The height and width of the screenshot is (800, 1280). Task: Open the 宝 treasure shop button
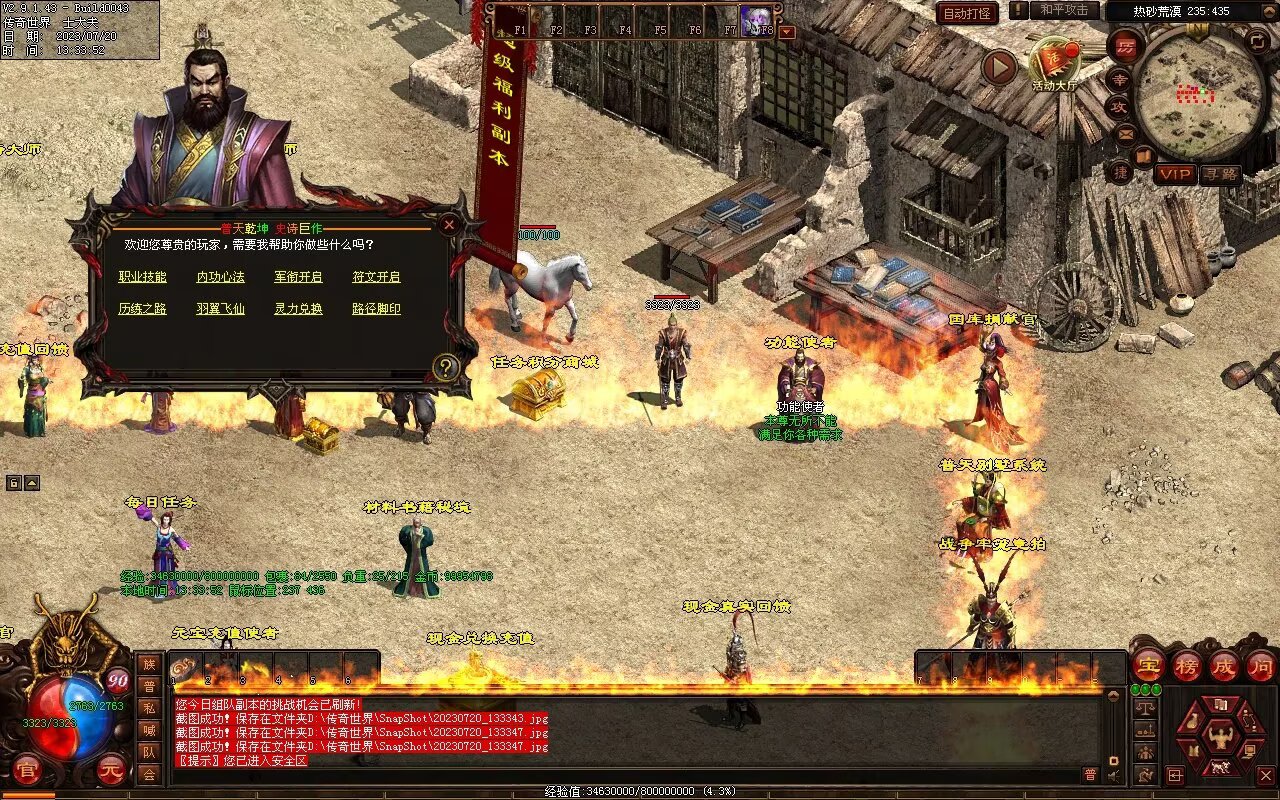click(1148, 665)
